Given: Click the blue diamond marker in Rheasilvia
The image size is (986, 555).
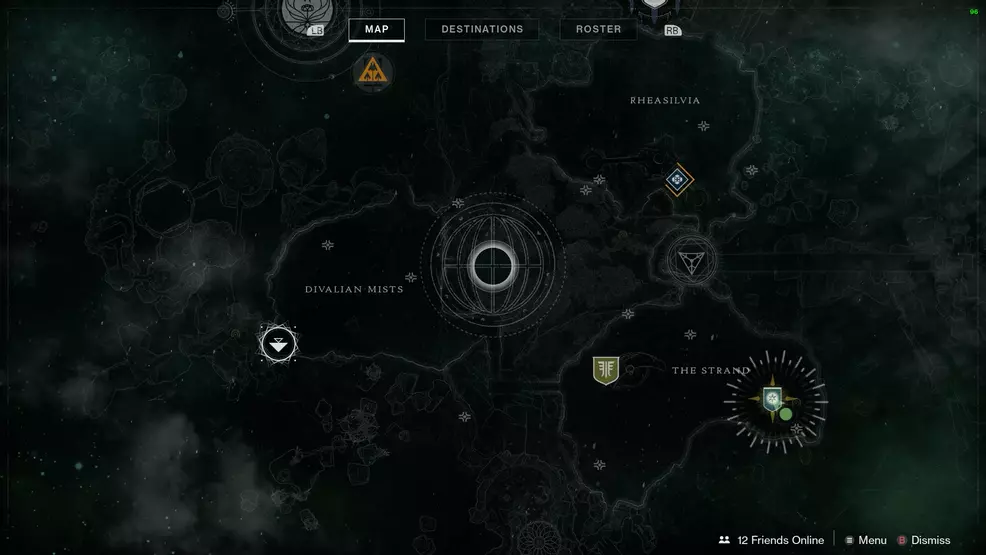Looking at the screenshot, I should 679,180.
